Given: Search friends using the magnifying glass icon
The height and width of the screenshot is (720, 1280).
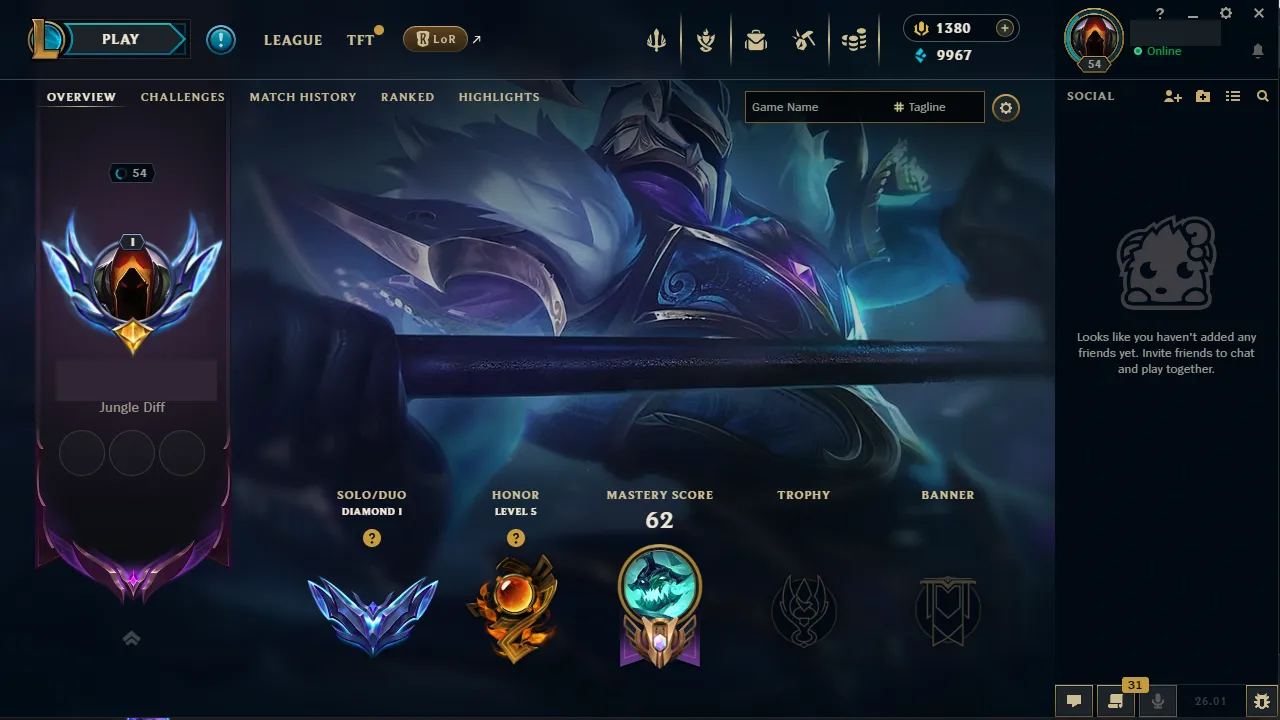Looking at the screenshot, I should pyautogui.click(x=1262, y=96).
